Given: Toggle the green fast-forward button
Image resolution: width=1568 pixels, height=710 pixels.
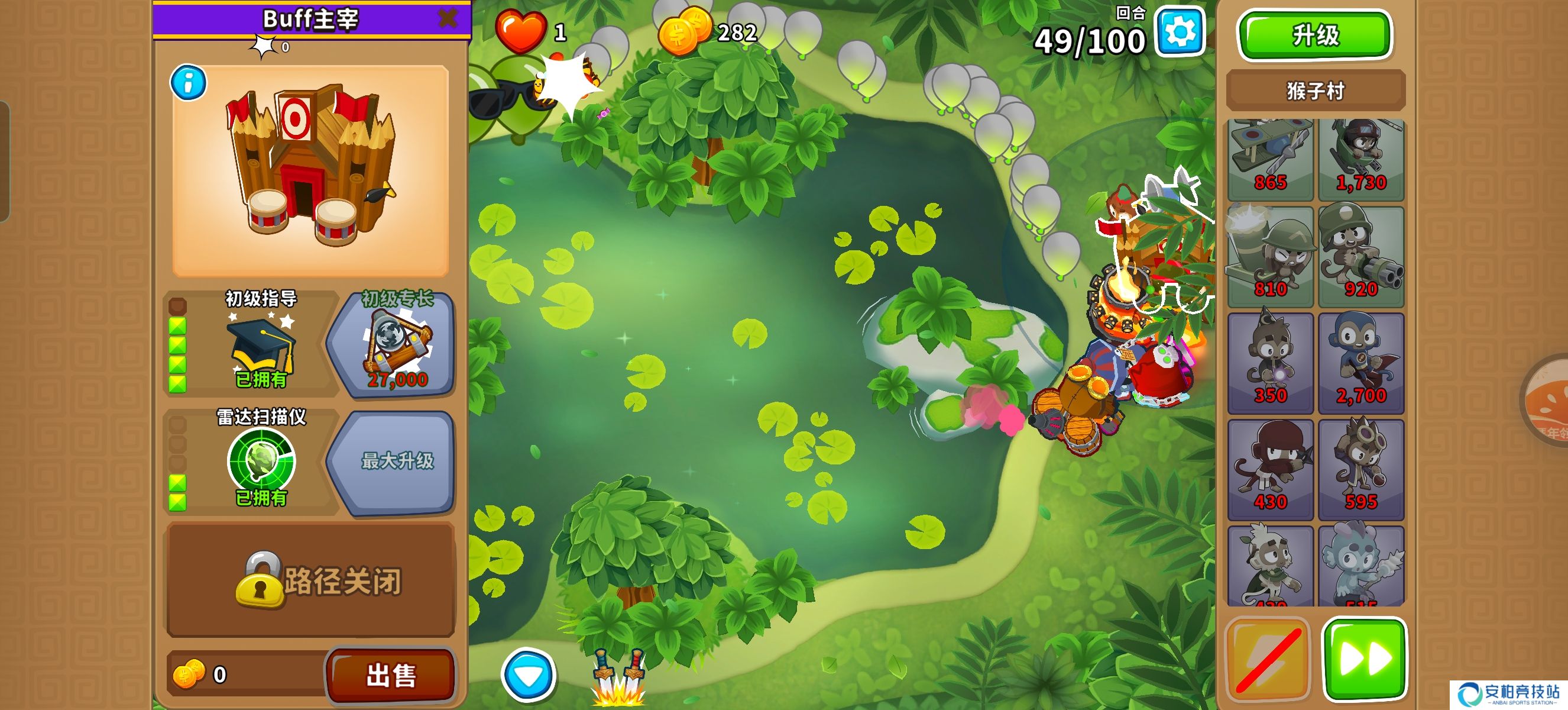Looking at the screenshot, I should point(1365,659).
